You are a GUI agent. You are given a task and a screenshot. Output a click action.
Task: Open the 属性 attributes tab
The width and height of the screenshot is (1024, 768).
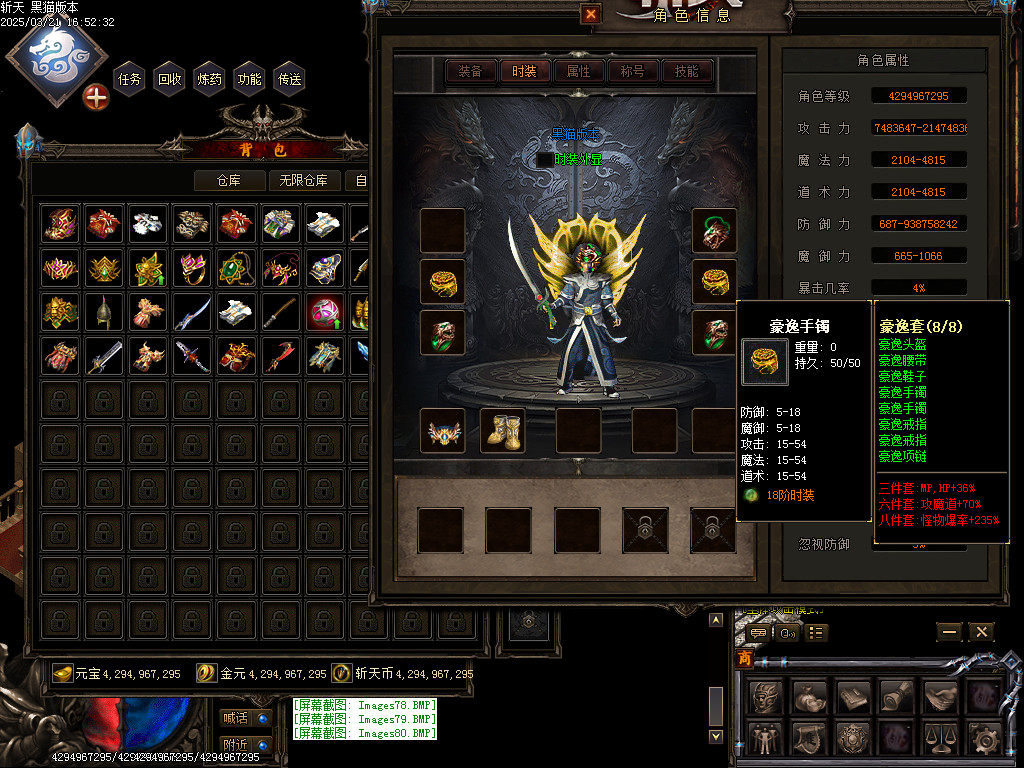578,71
